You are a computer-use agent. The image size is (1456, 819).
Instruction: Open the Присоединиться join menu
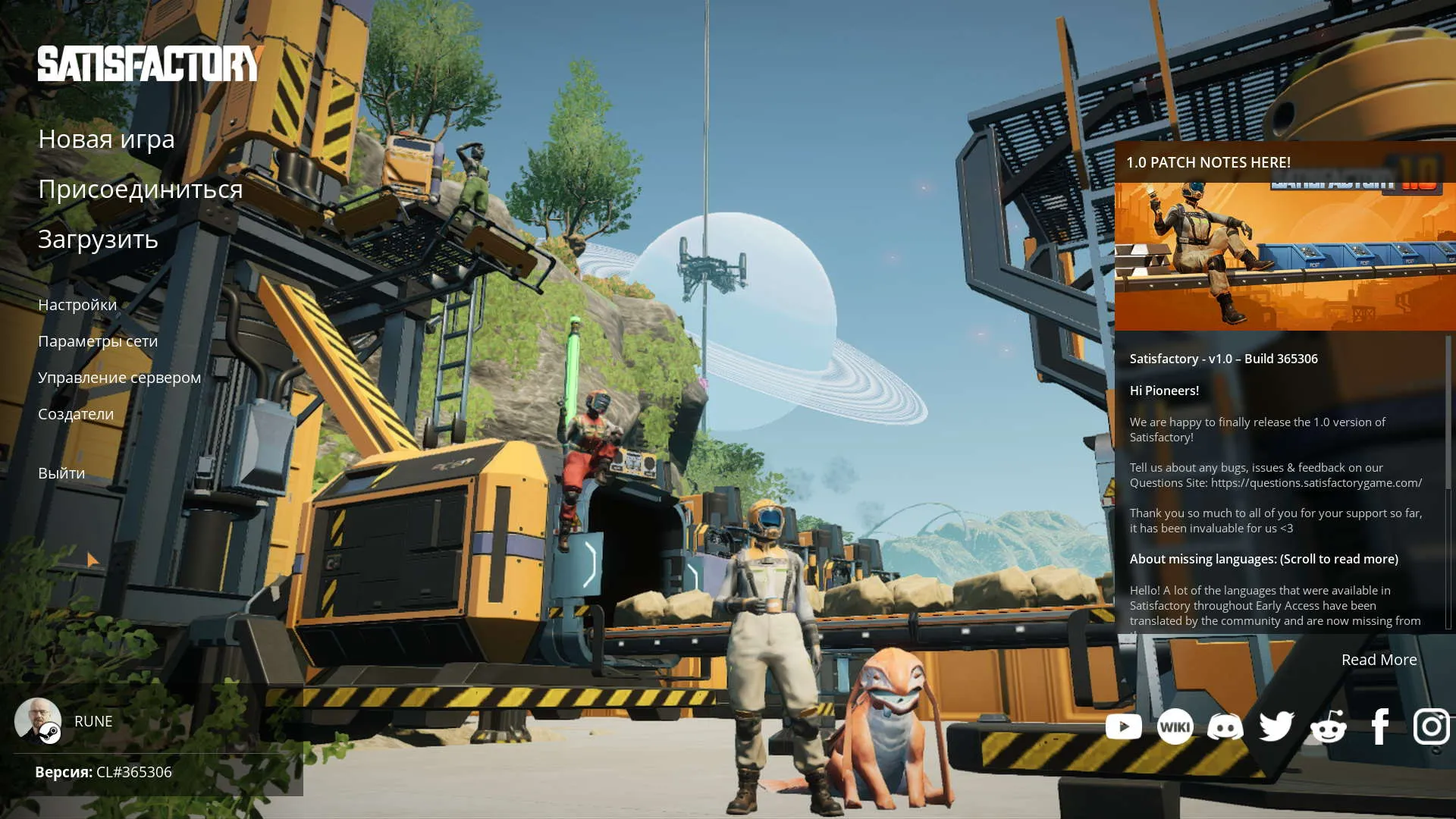[x=140, y=190]
